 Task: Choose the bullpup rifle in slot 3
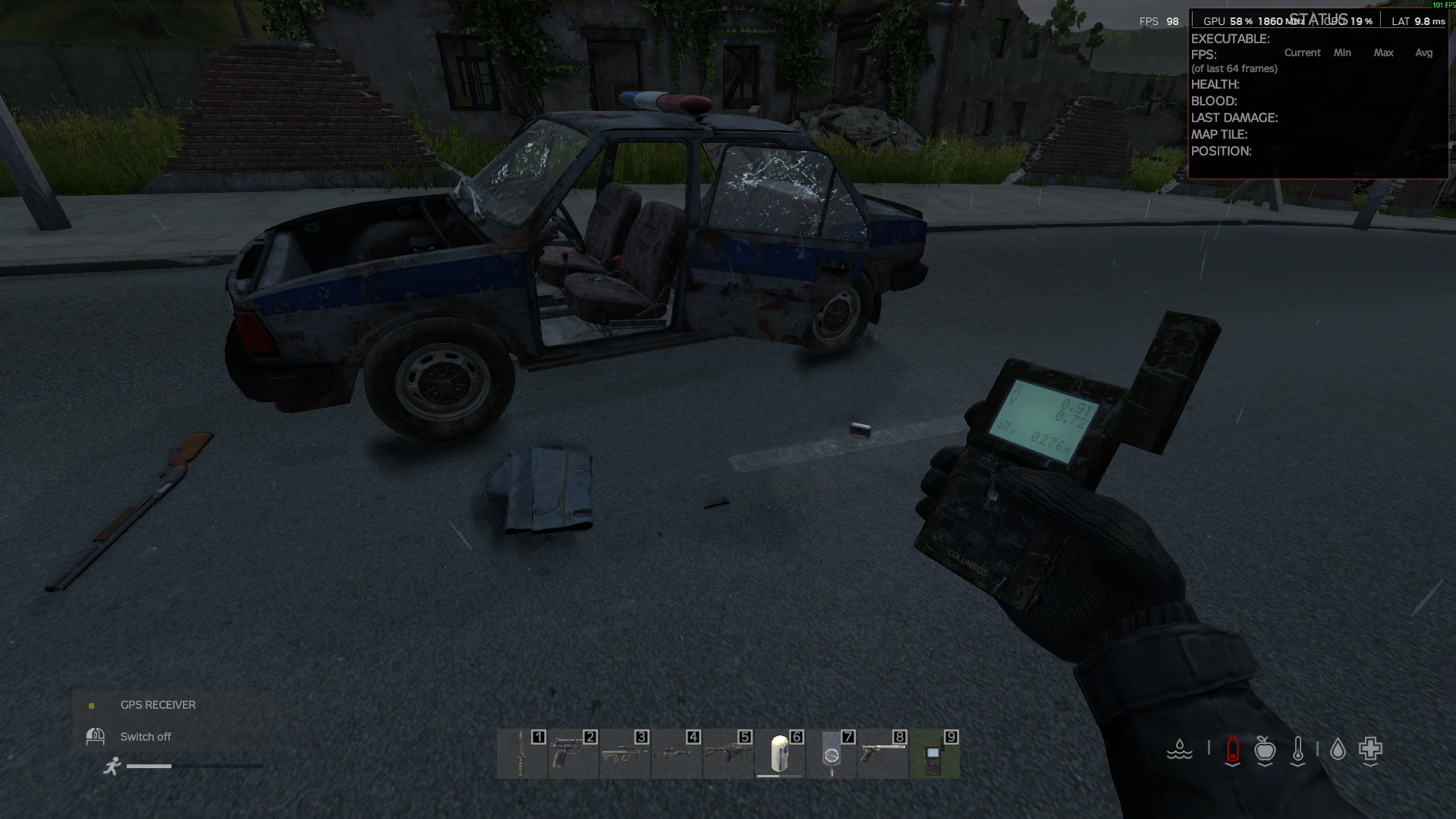[x=624, y=754]
